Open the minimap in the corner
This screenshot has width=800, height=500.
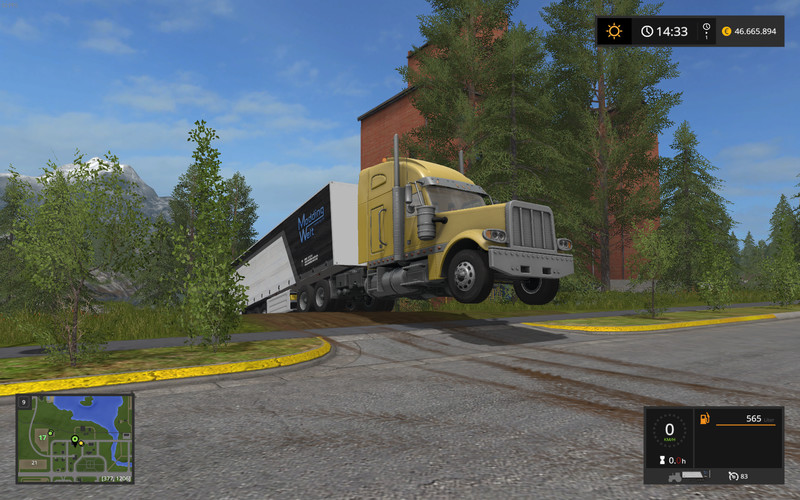click(74, 438)
